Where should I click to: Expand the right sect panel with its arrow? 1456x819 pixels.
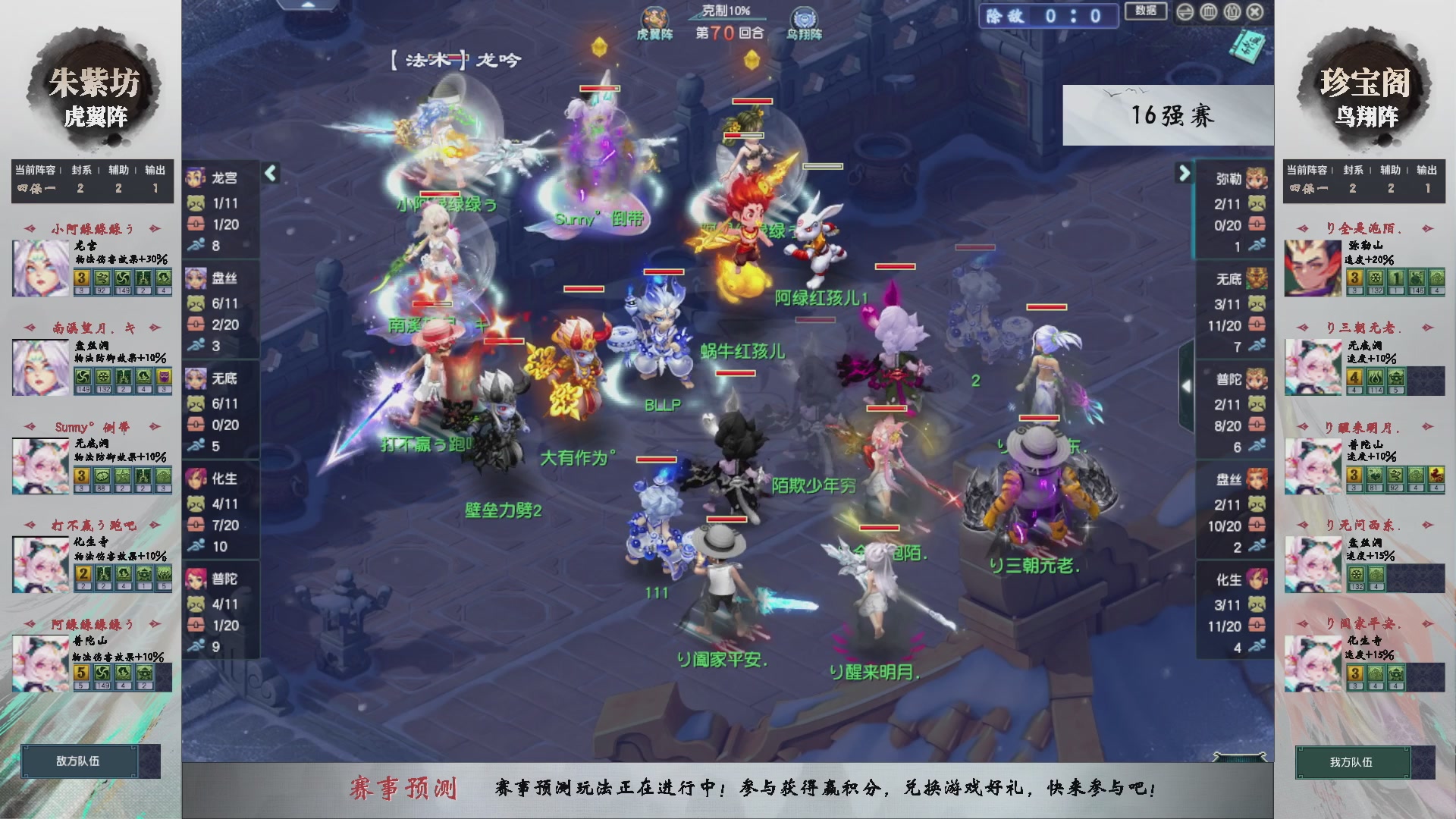[x=1185, y=173]
